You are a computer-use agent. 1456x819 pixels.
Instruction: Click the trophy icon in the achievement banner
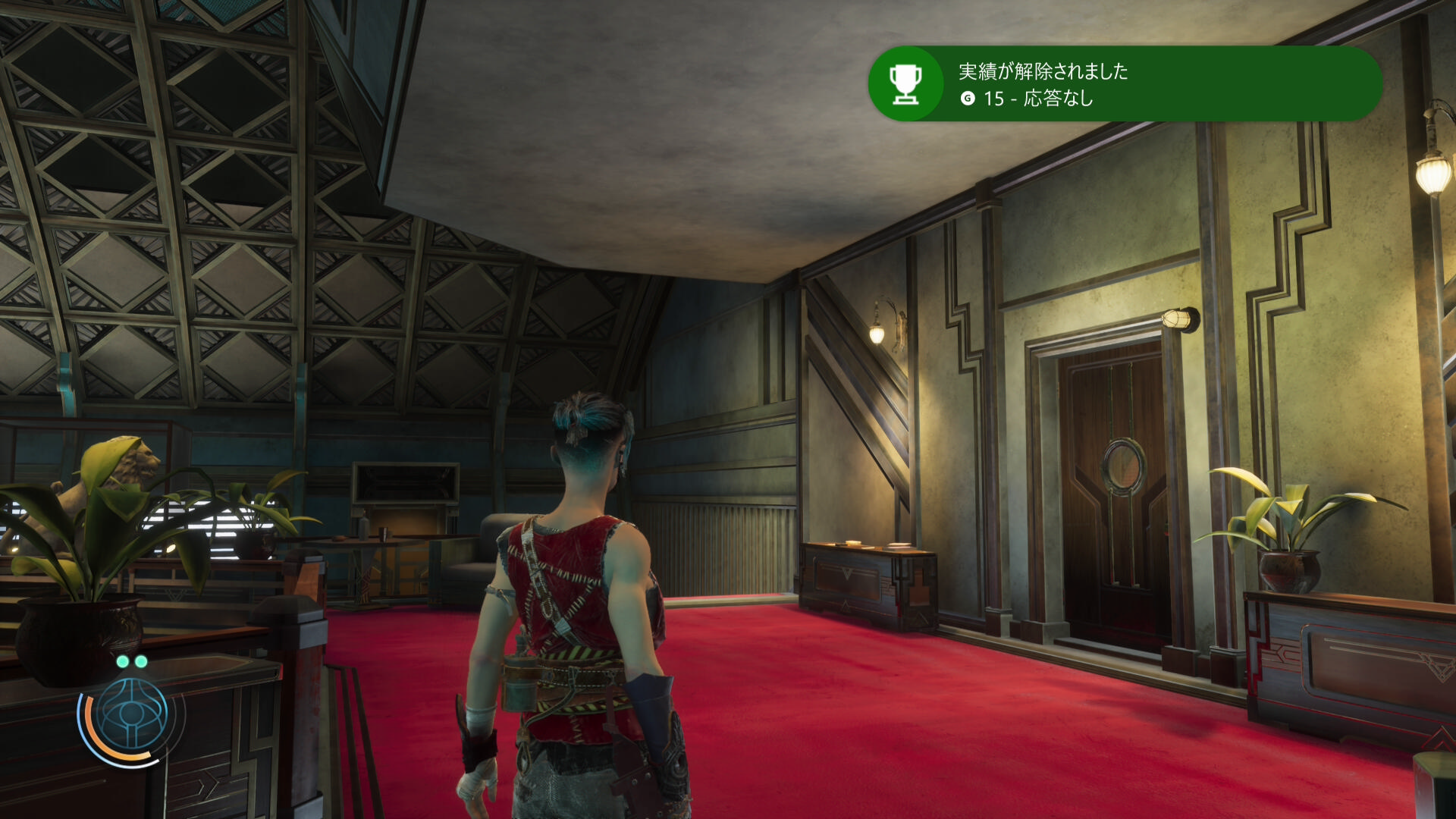pos(905,83)
